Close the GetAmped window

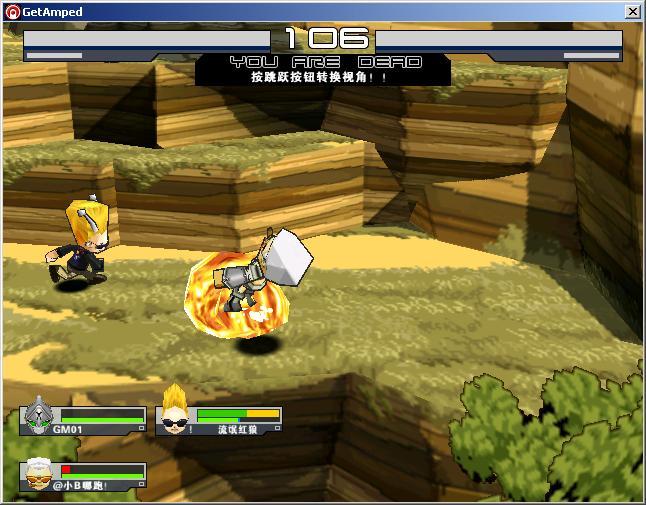tap(632, 12)
